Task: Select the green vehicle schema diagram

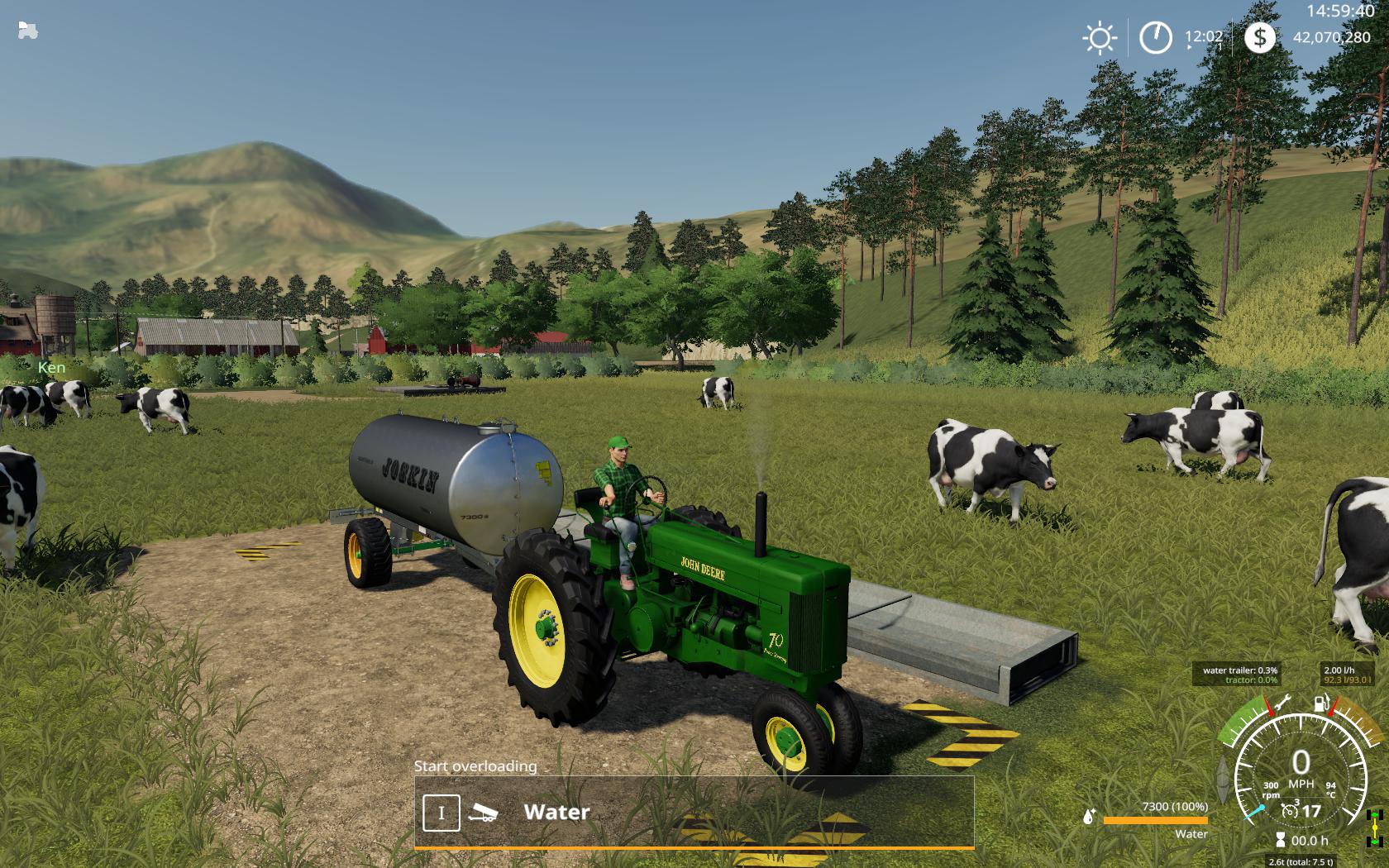Action: pos(1375,827)
